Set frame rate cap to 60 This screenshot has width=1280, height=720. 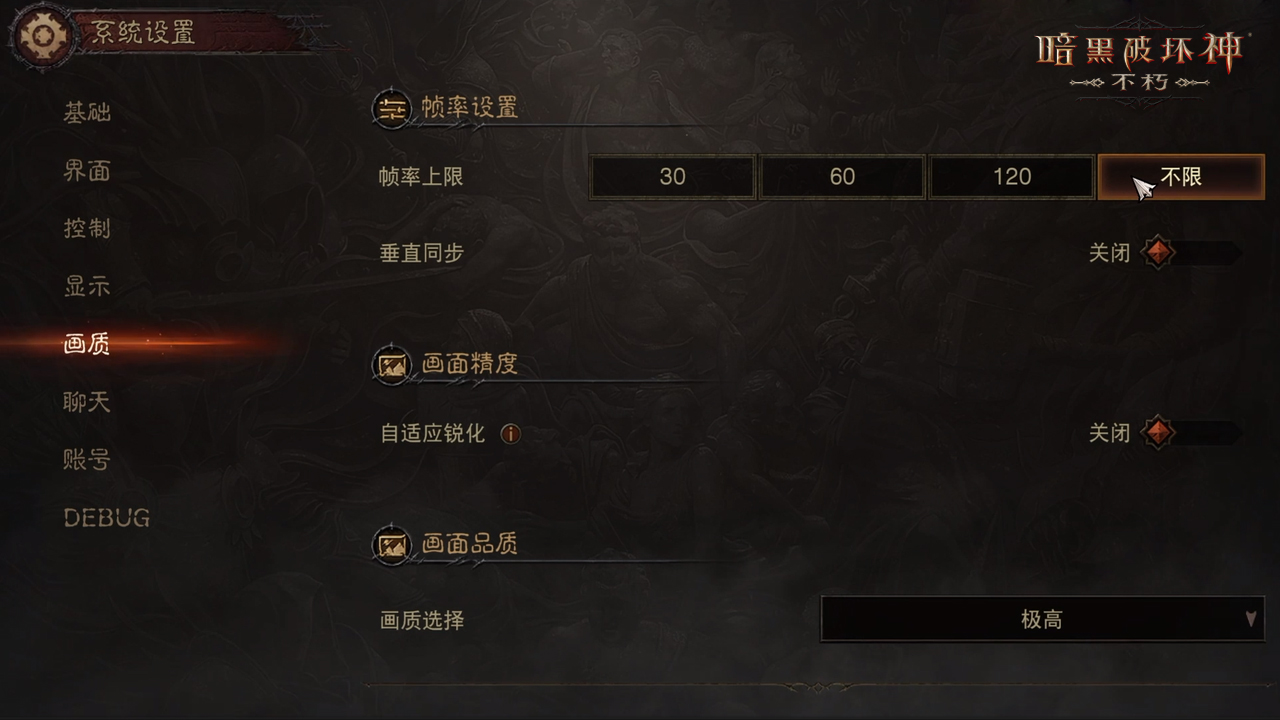tap(842, 176)
